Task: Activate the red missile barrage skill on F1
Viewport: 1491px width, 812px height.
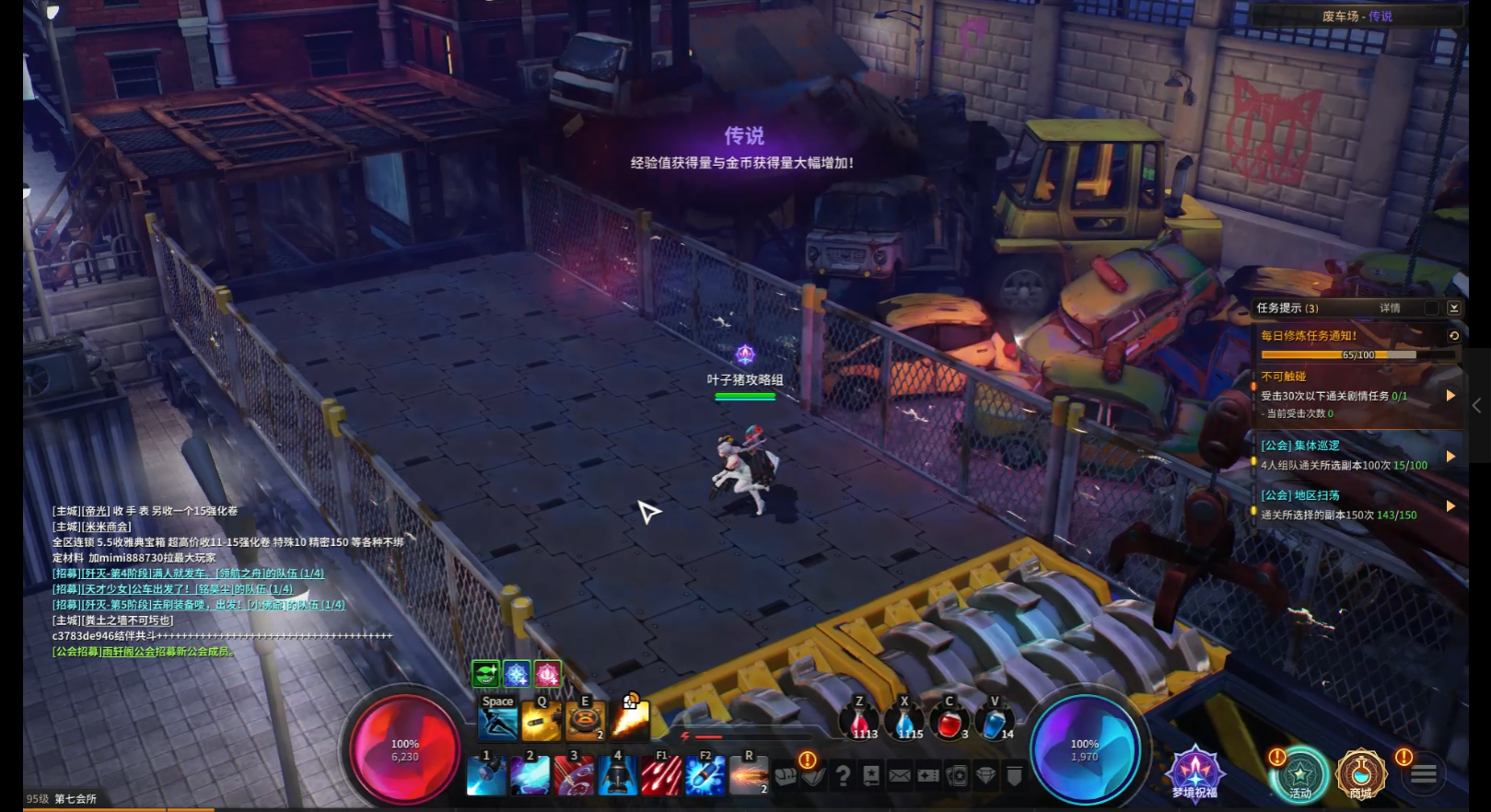Action: (661, 775)
